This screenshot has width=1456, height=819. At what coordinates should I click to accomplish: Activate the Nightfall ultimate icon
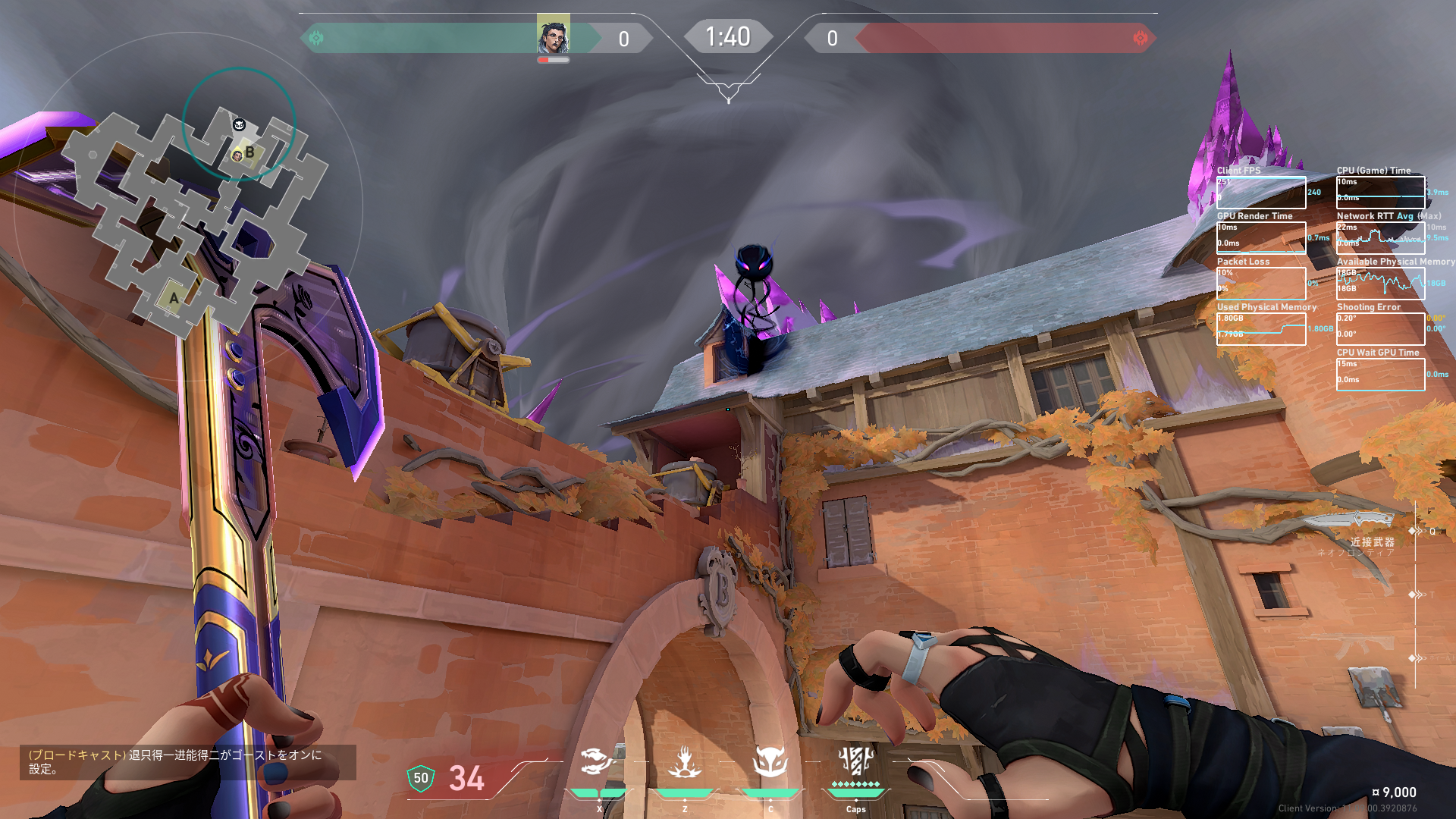coord(855,761)
